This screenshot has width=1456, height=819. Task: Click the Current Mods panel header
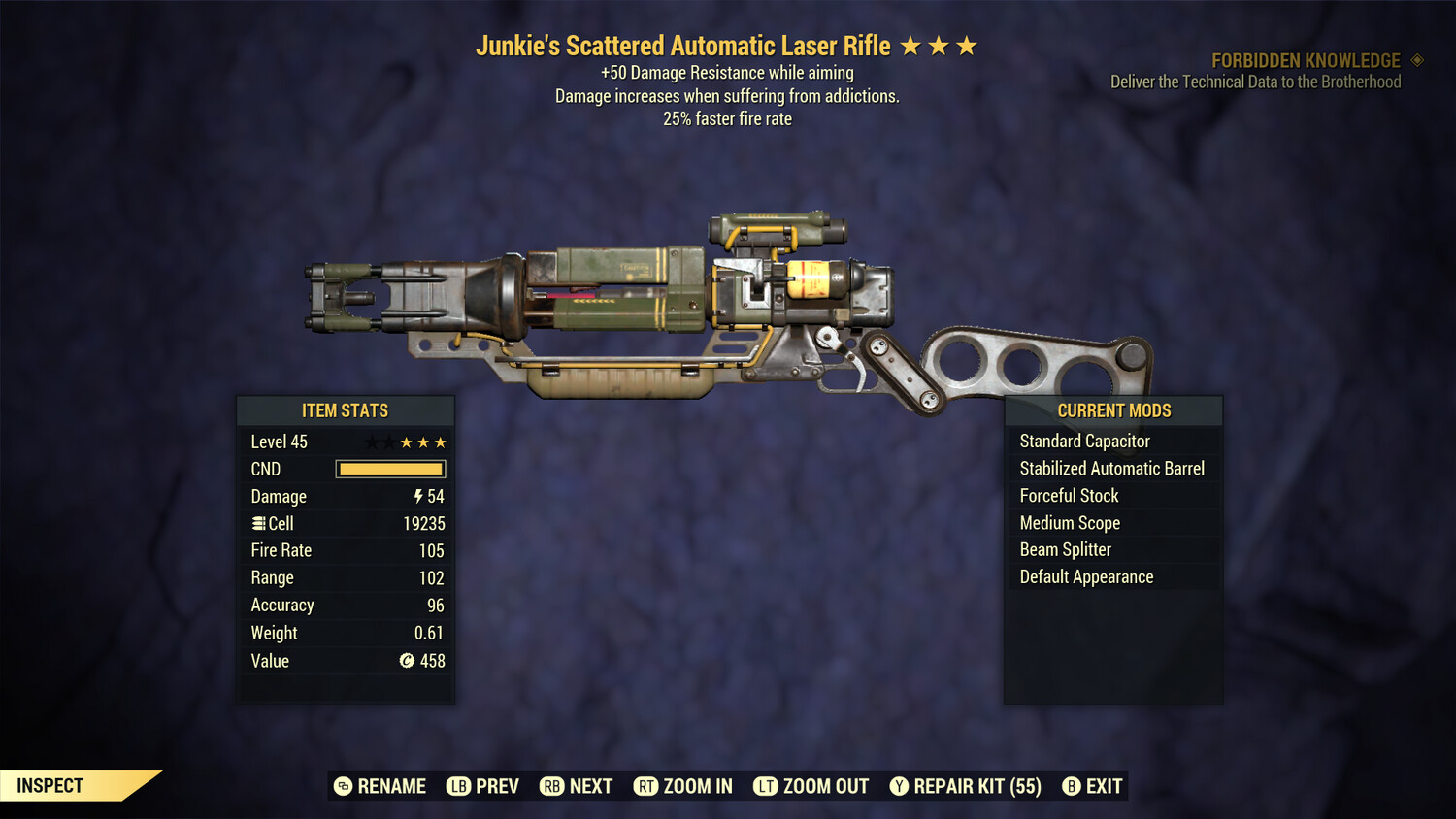1113,410
